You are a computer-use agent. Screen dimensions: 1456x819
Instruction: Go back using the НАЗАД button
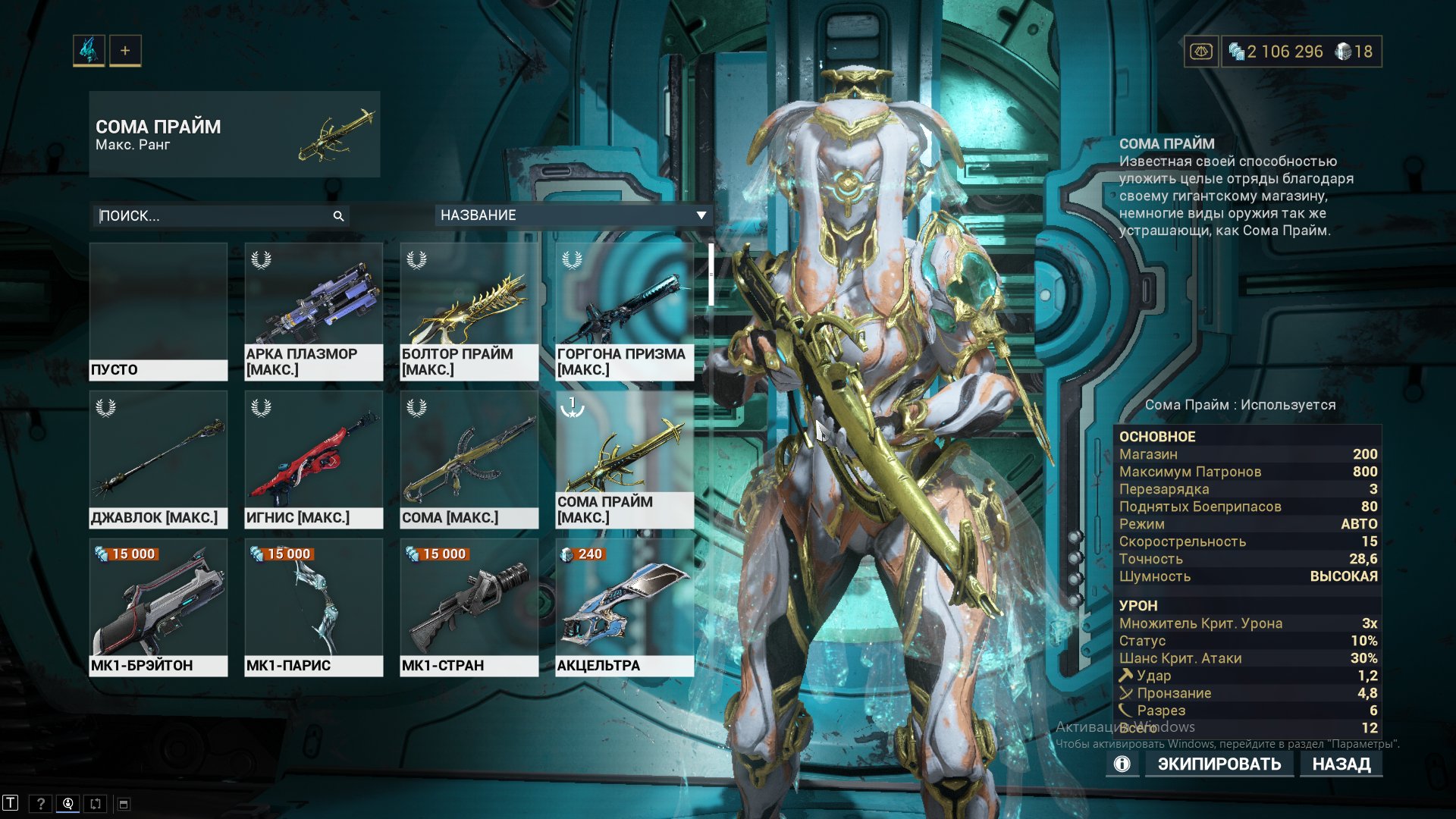tap(1341, 764)
